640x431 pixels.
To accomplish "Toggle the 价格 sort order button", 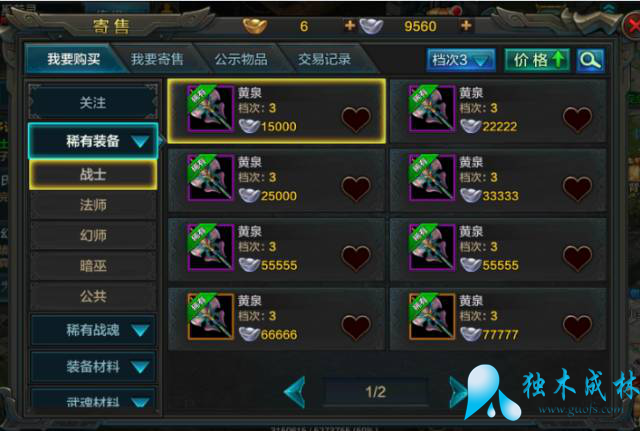I will pyautogui.click(x=536, y=60).
